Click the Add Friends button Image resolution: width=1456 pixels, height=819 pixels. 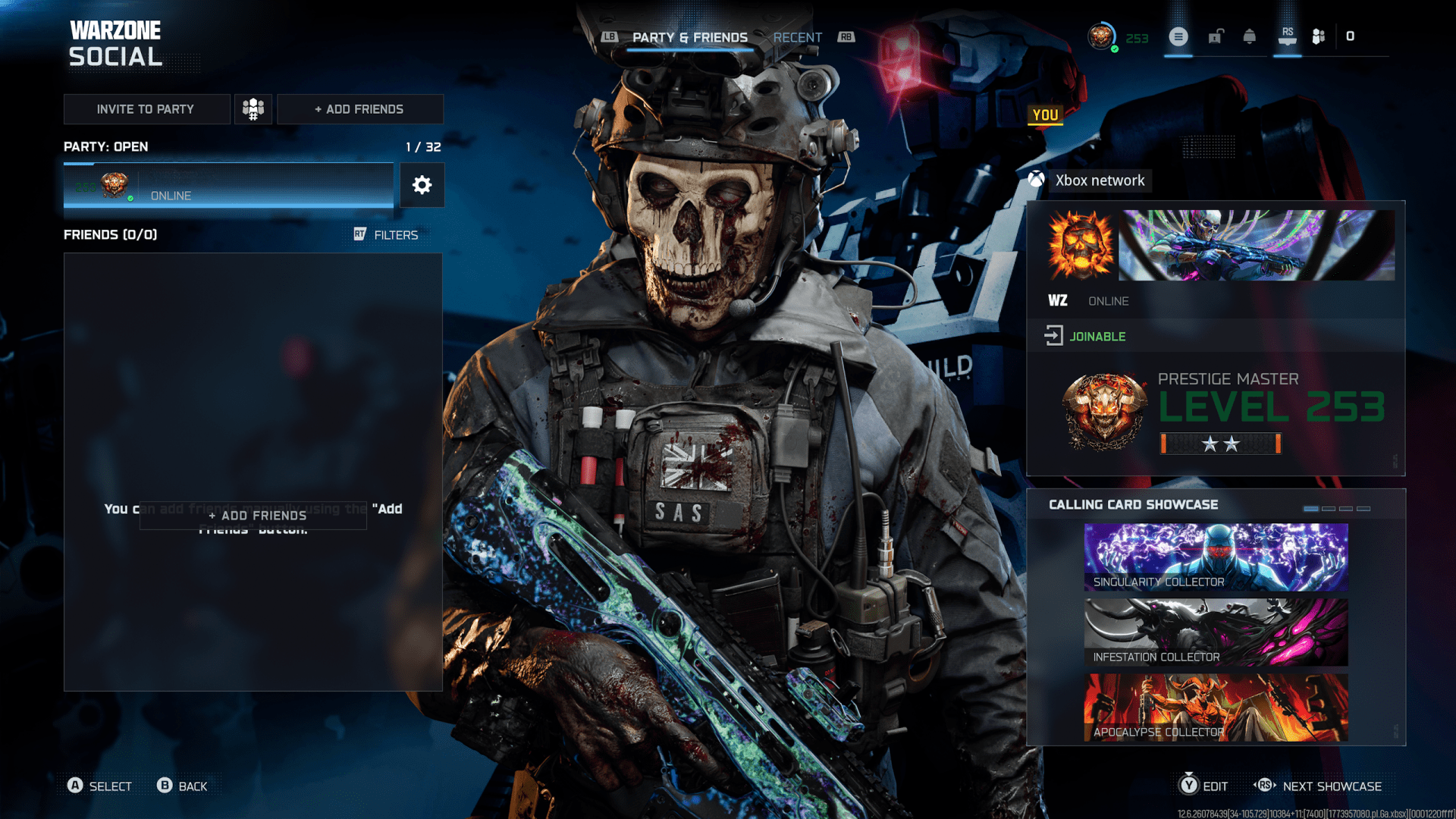pos(360,108)
